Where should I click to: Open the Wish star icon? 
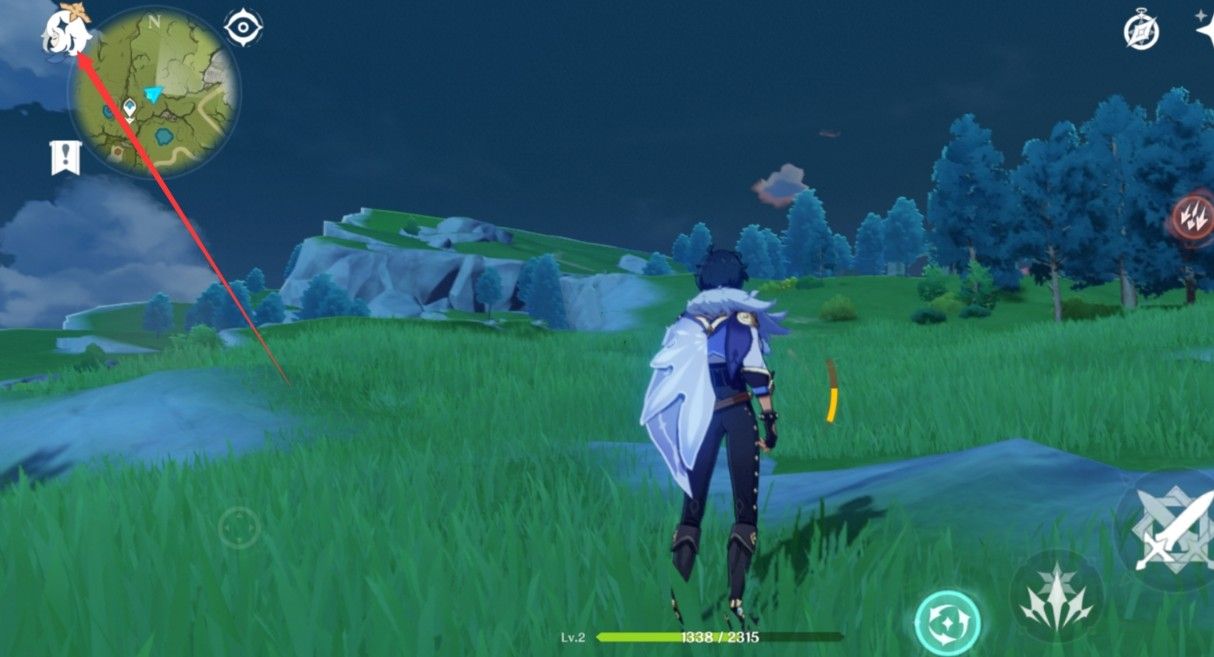coord(1204,28)
